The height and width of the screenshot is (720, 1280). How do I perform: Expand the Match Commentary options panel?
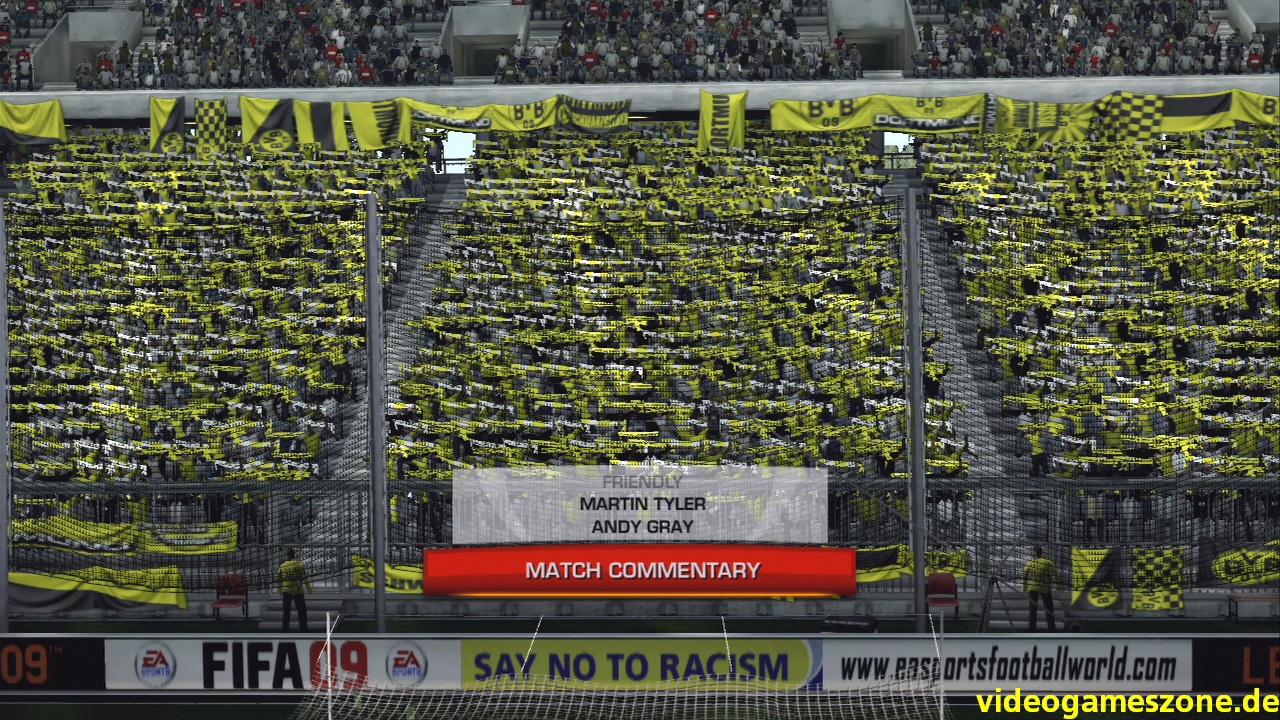[641, 571]
